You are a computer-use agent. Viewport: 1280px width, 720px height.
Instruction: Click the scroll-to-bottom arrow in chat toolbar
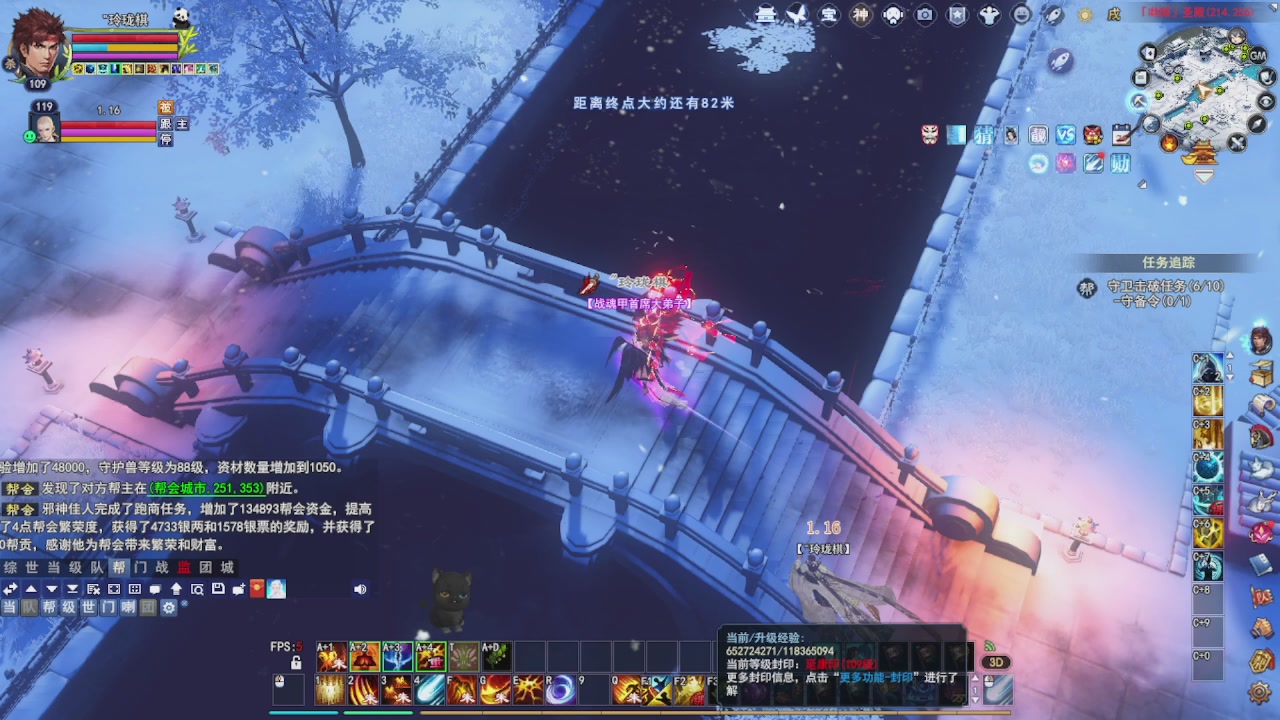(71, 589)
